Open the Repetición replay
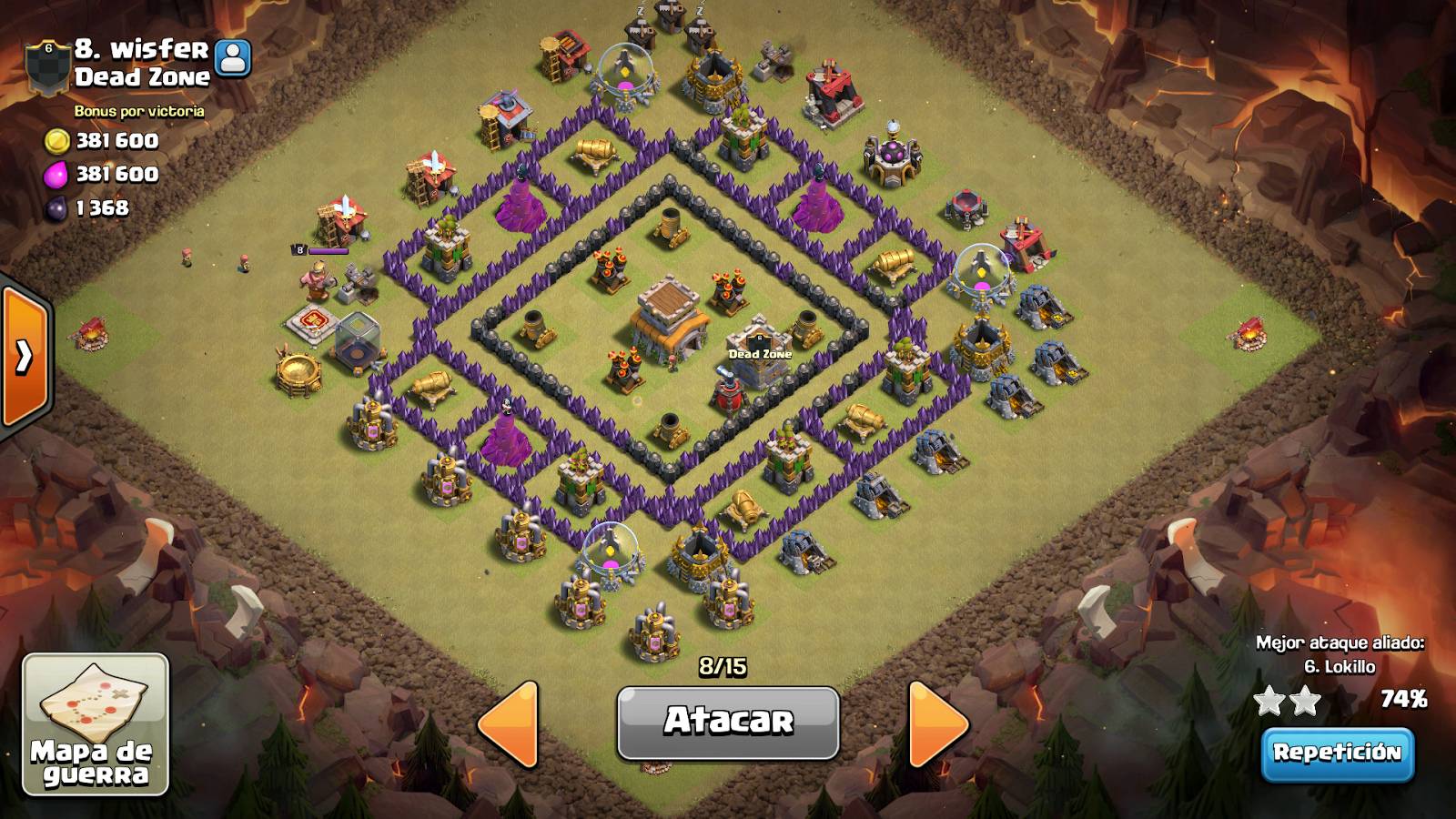The image size is (1456, 819). tap(1338, 753)
